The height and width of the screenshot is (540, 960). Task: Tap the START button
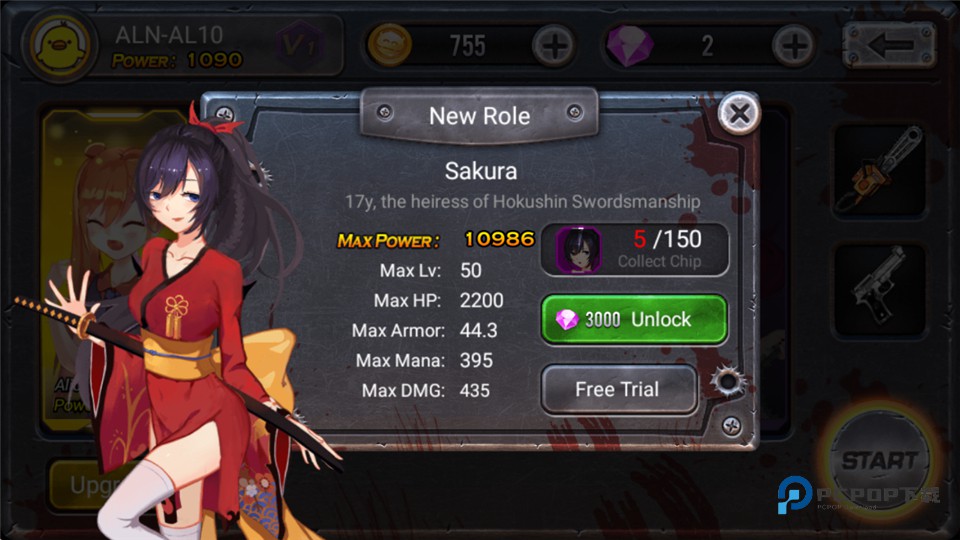(879, 461)
